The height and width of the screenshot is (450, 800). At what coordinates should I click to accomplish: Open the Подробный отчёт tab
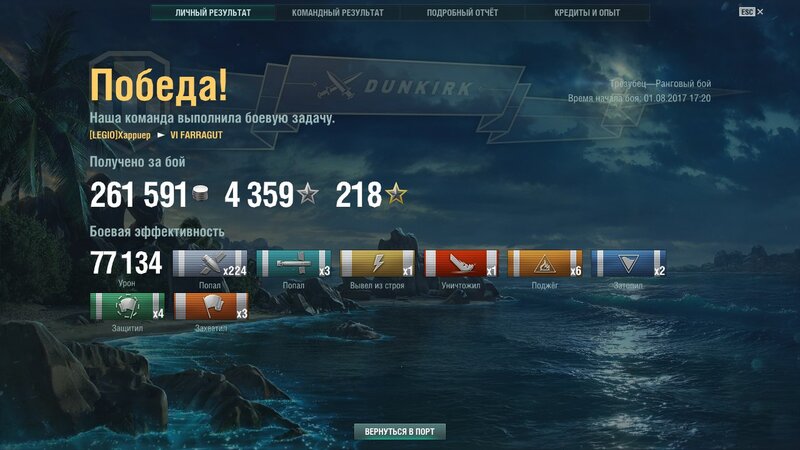coord(462,13)
